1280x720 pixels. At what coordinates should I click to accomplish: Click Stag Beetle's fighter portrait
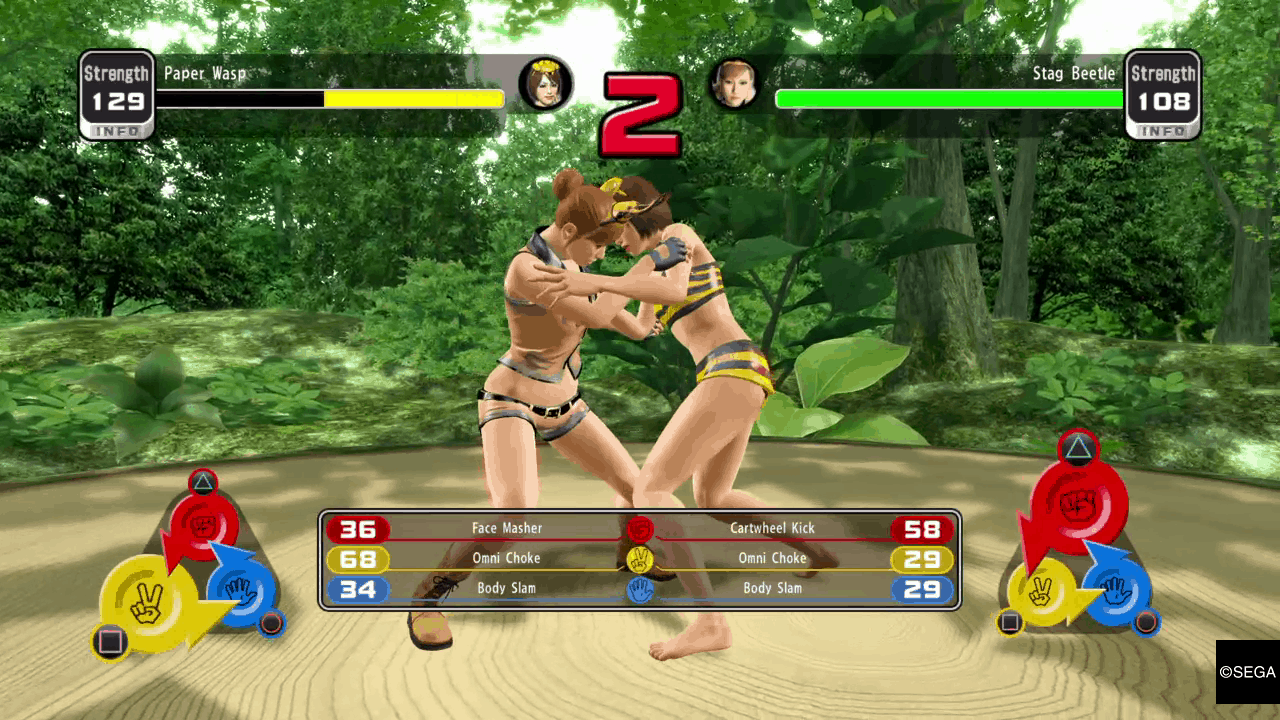(x=735, y=83)
